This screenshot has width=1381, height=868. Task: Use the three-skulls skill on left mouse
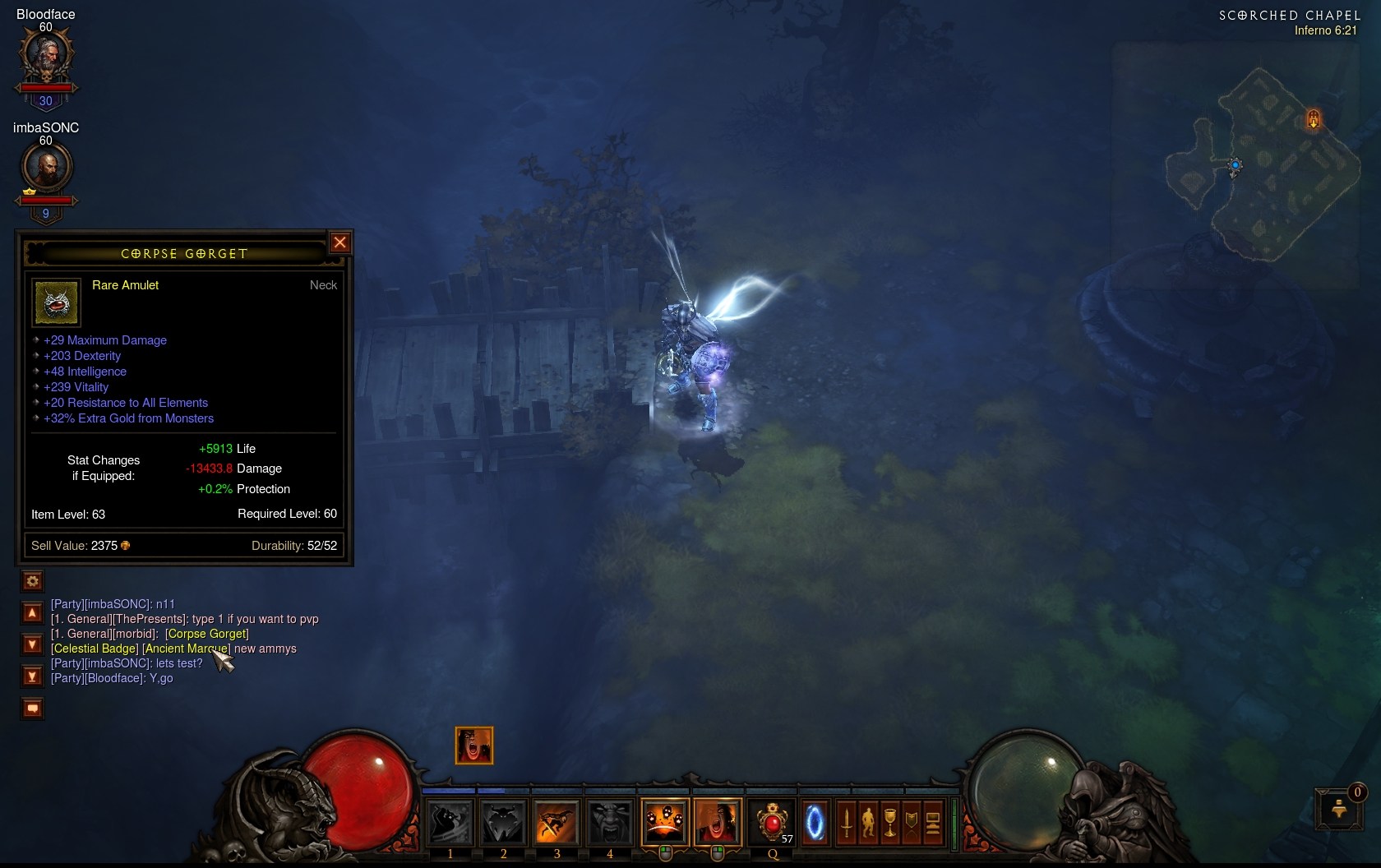(664, 822)
